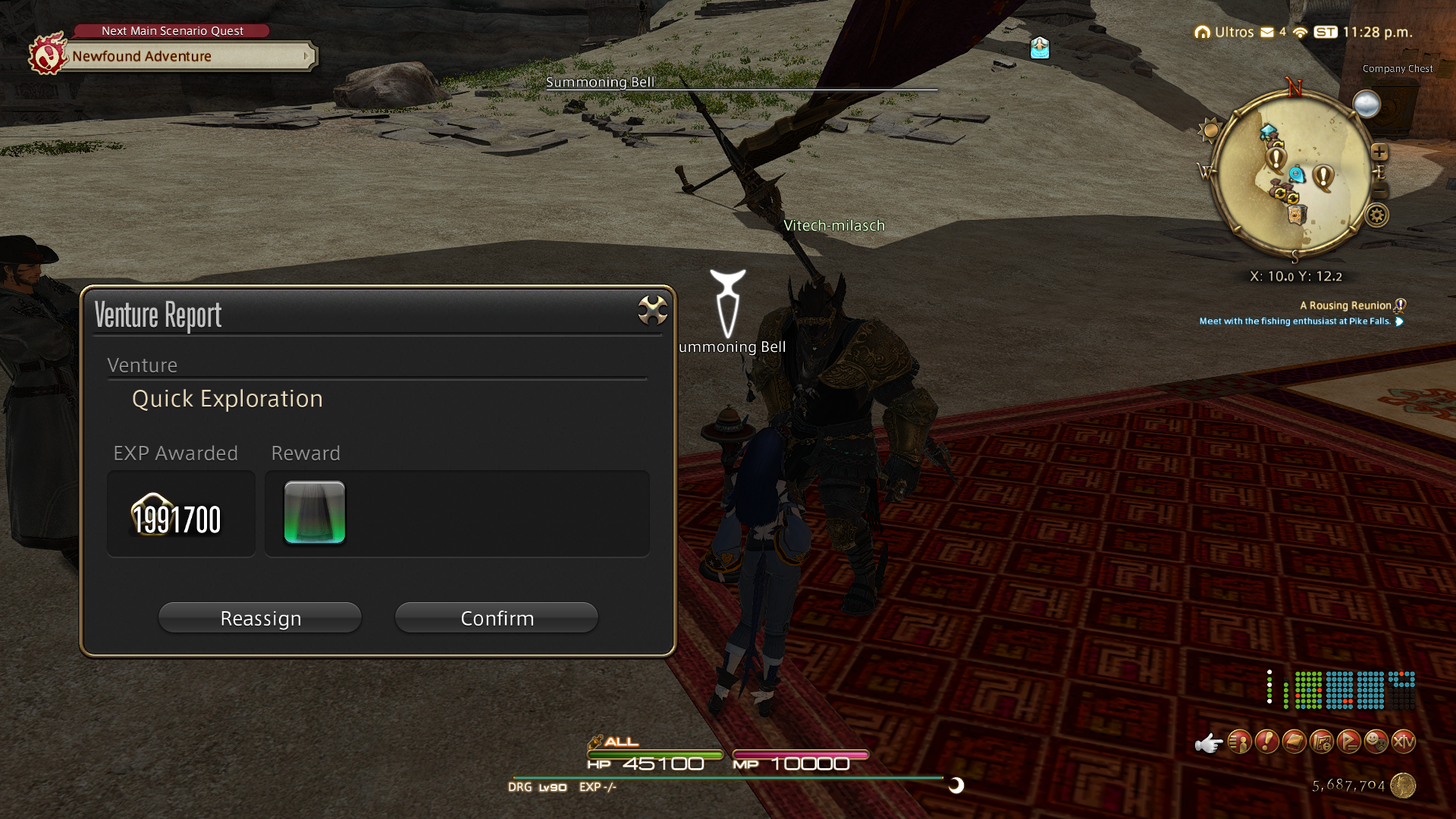Open the Newfound Adventure main scenario quest

(x=190, y=56)
